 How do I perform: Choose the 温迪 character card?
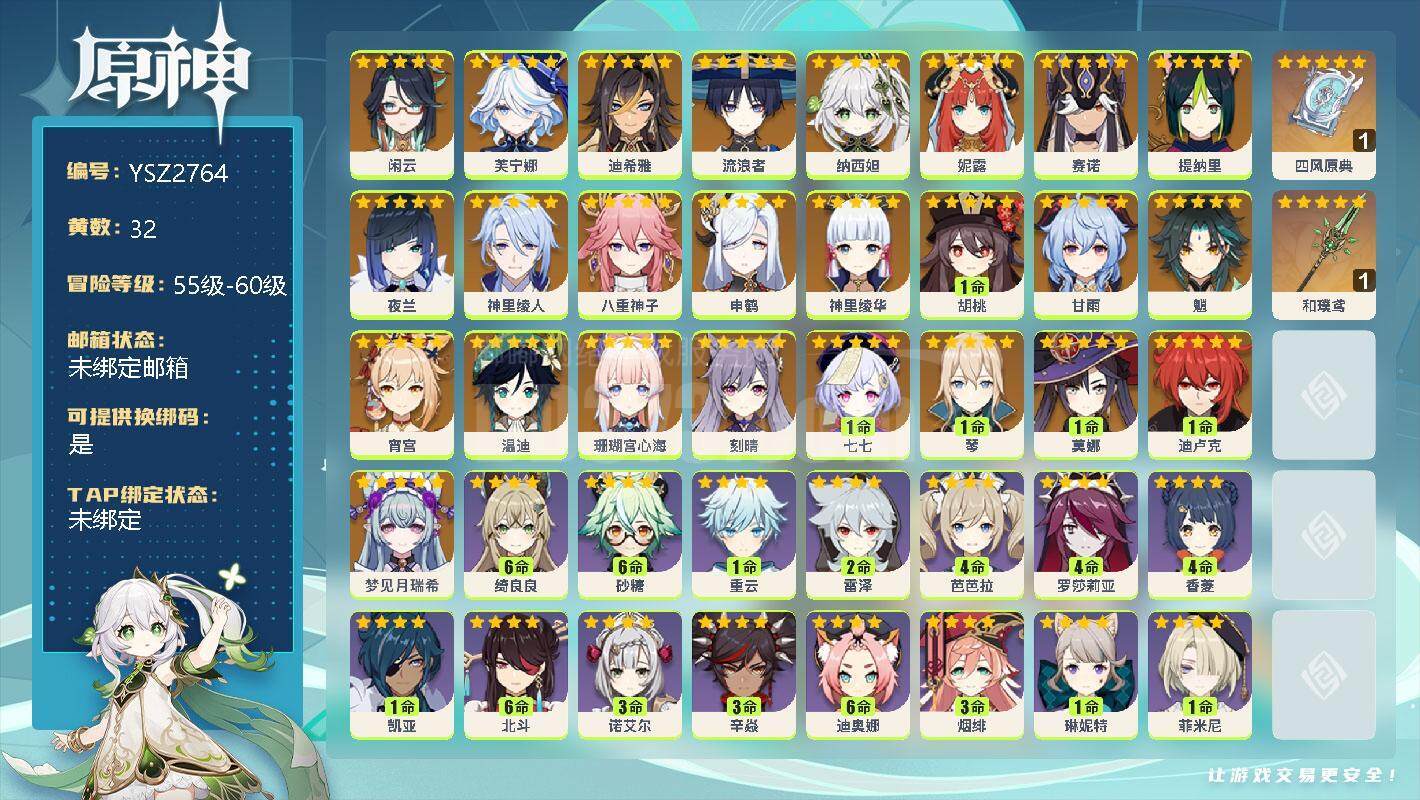(x=515, y=394)
